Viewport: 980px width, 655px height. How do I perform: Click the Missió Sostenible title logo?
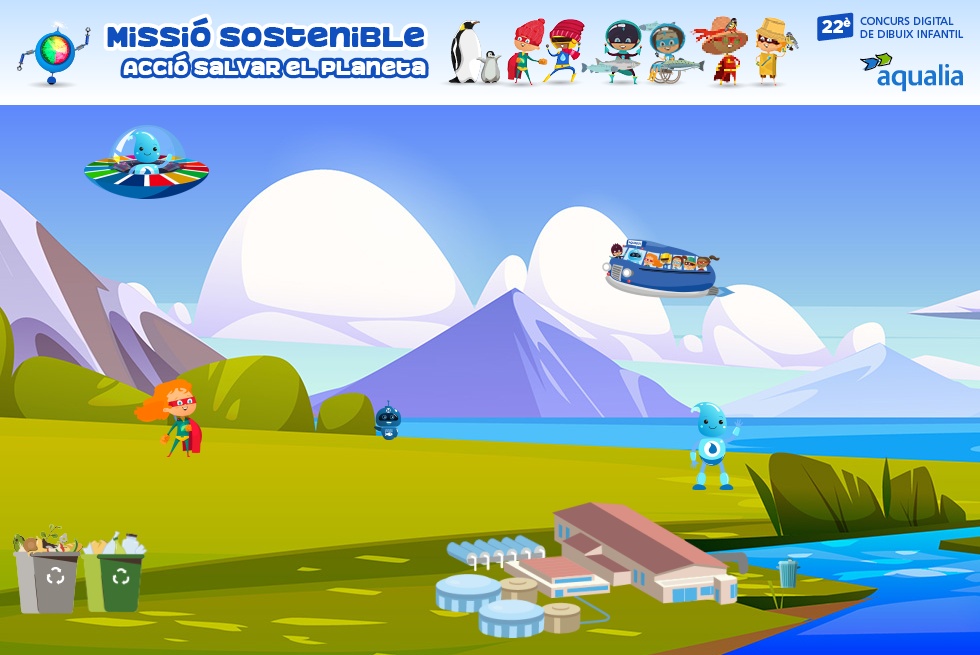[267, 50]
